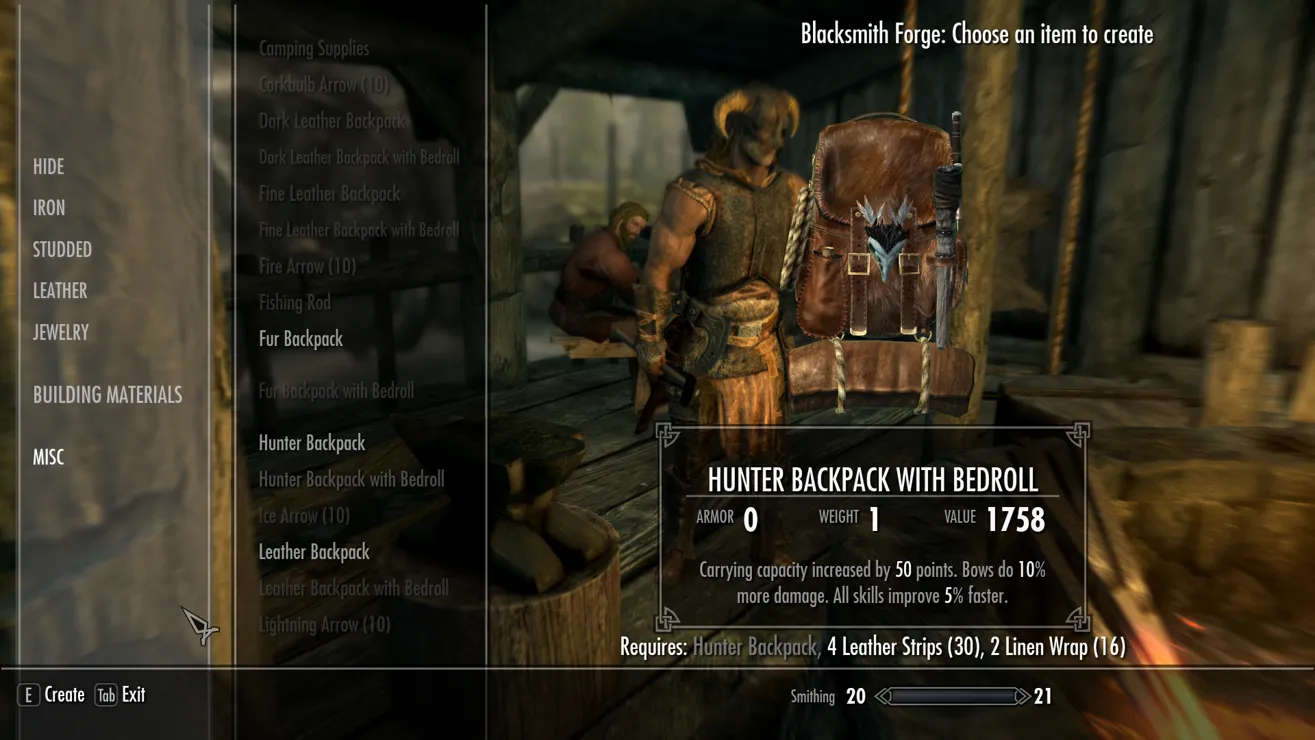1315x740 pixels.
Task: Select the Fishing Rod recipe
Action: tap(295, 302)
